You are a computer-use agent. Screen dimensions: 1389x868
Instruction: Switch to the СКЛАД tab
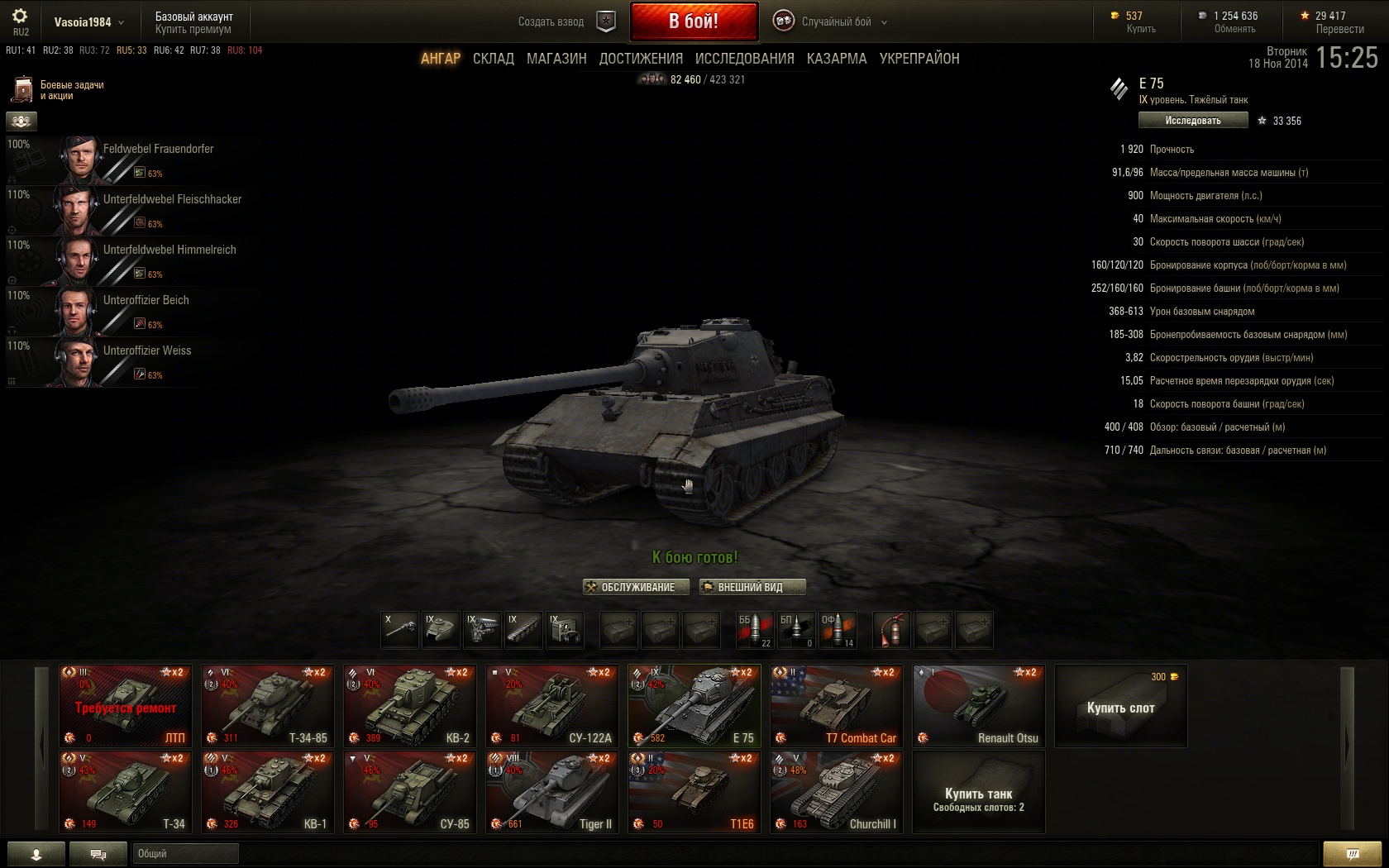[x=494, y=59]
